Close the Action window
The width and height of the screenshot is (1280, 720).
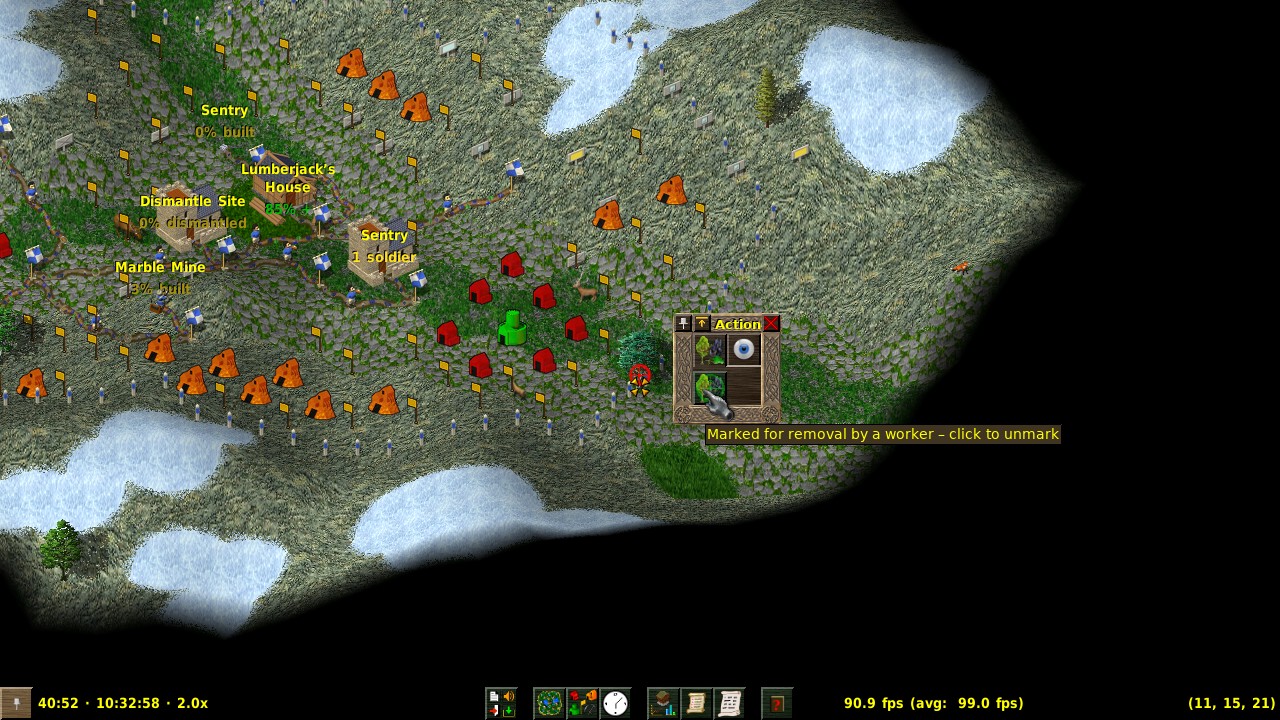[771, 324]
